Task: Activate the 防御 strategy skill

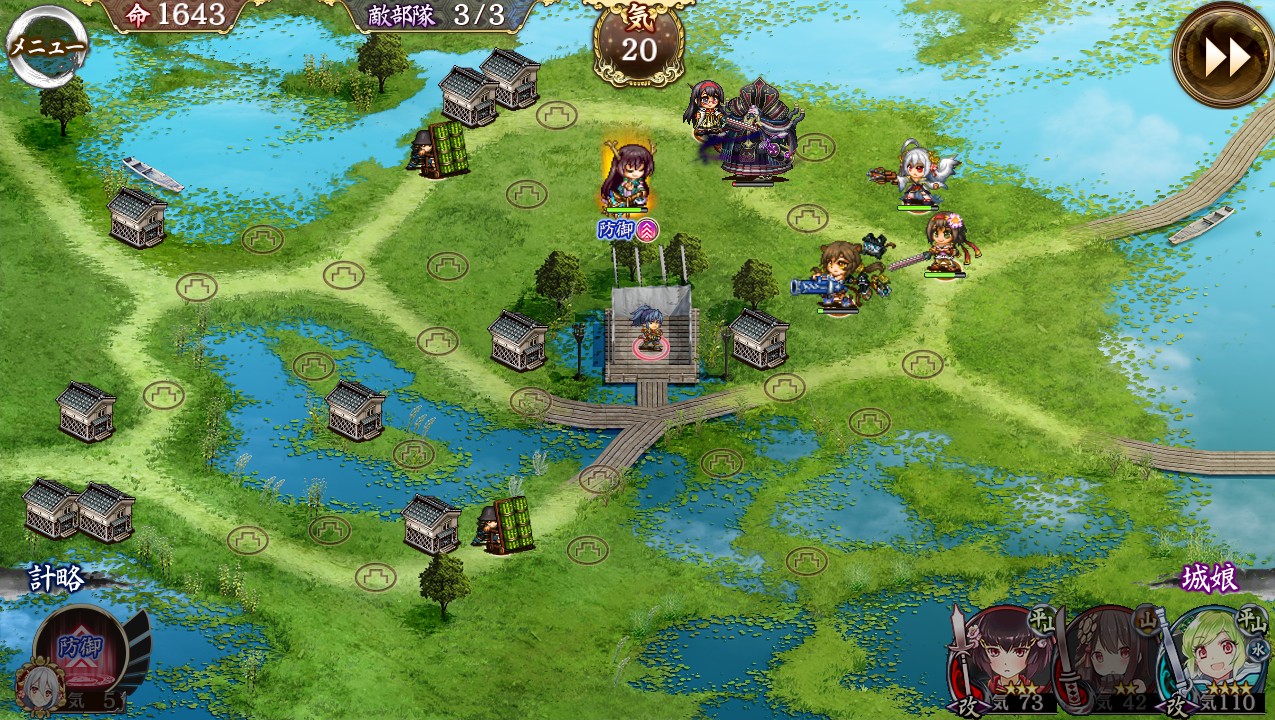Action: 80,650
